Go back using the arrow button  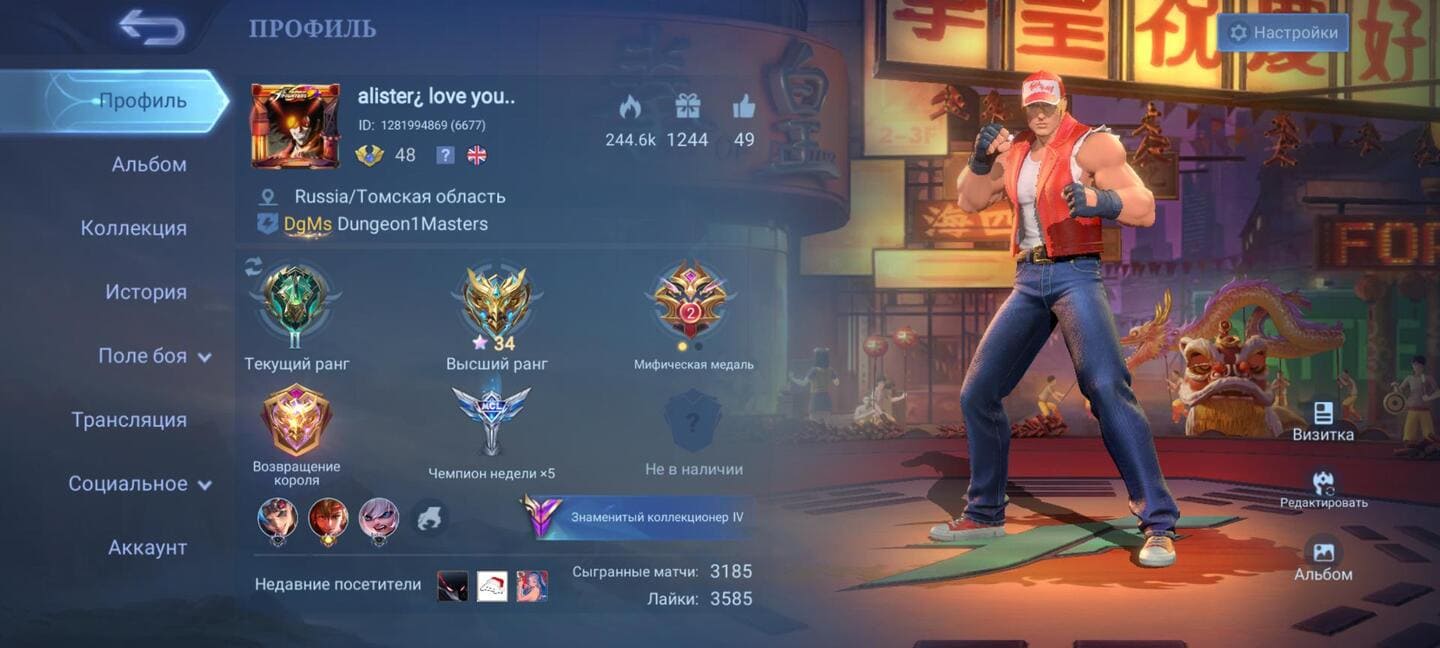pos(152,27)
